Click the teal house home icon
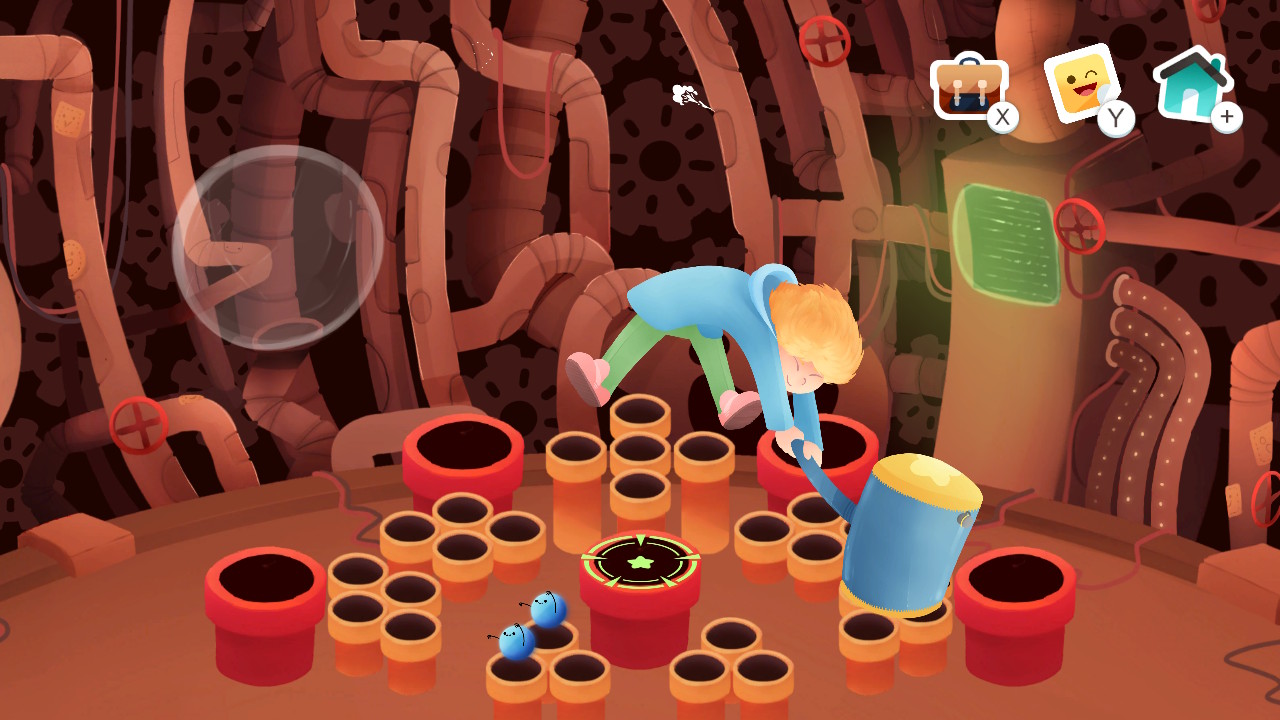The width and height of the screenshot is (1280, 720). click(1191, 84)
